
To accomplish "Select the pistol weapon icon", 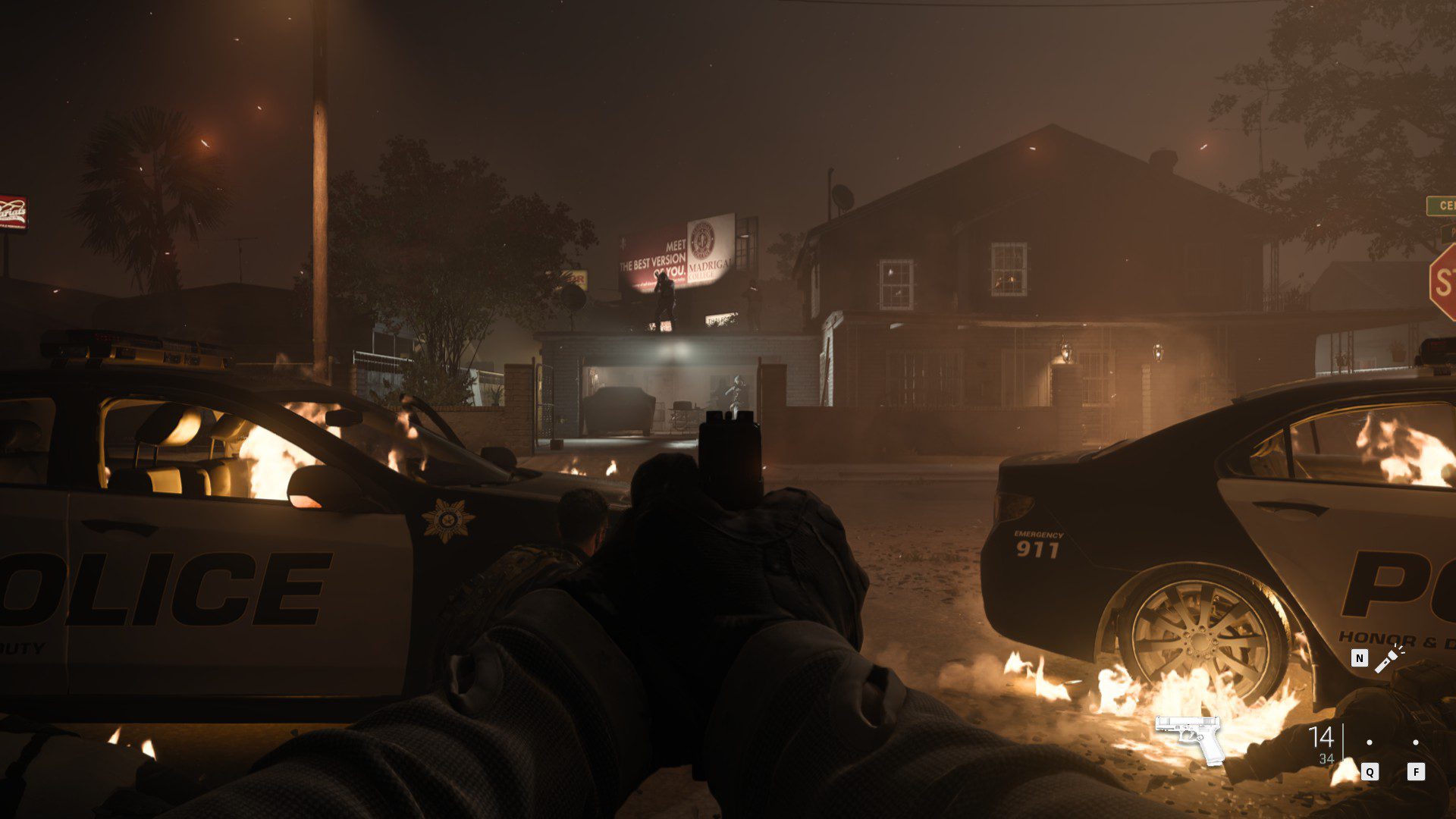I will [1189, 737].
